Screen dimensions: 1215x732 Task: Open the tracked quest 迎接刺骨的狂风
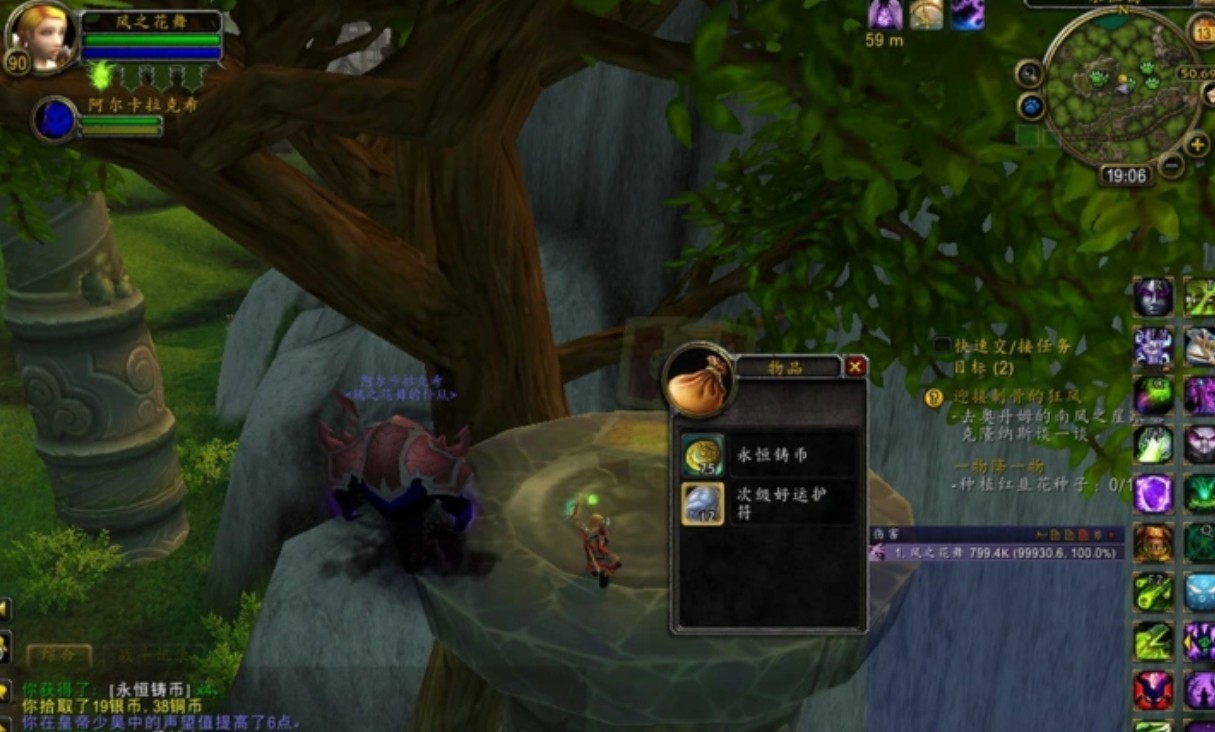point(1010,397)
